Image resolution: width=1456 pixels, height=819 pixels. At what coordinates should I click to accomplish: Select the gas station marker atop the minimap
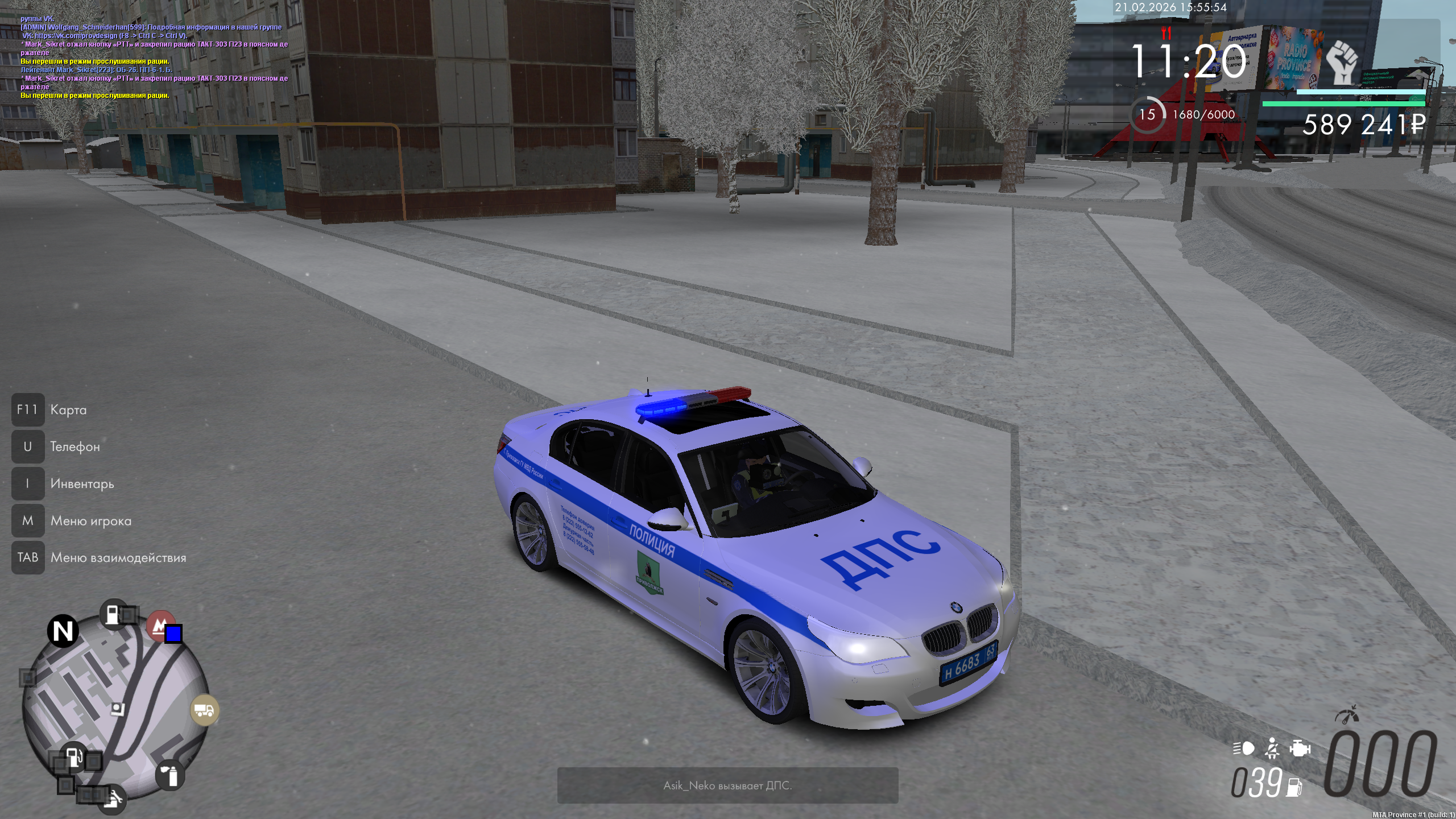click(x=113, y=613)
